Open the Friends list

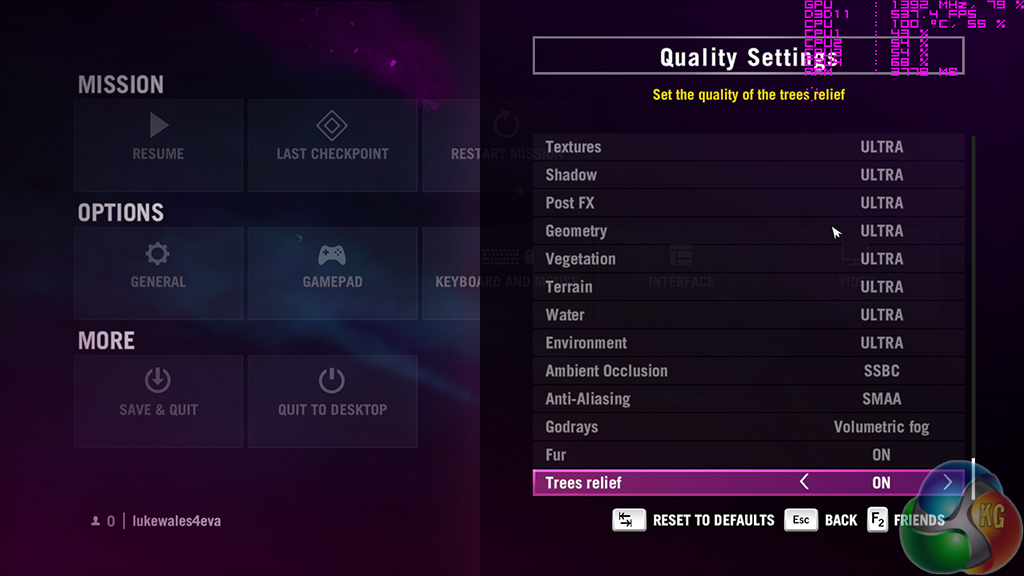pyautogui.click(x=906, y=520)
